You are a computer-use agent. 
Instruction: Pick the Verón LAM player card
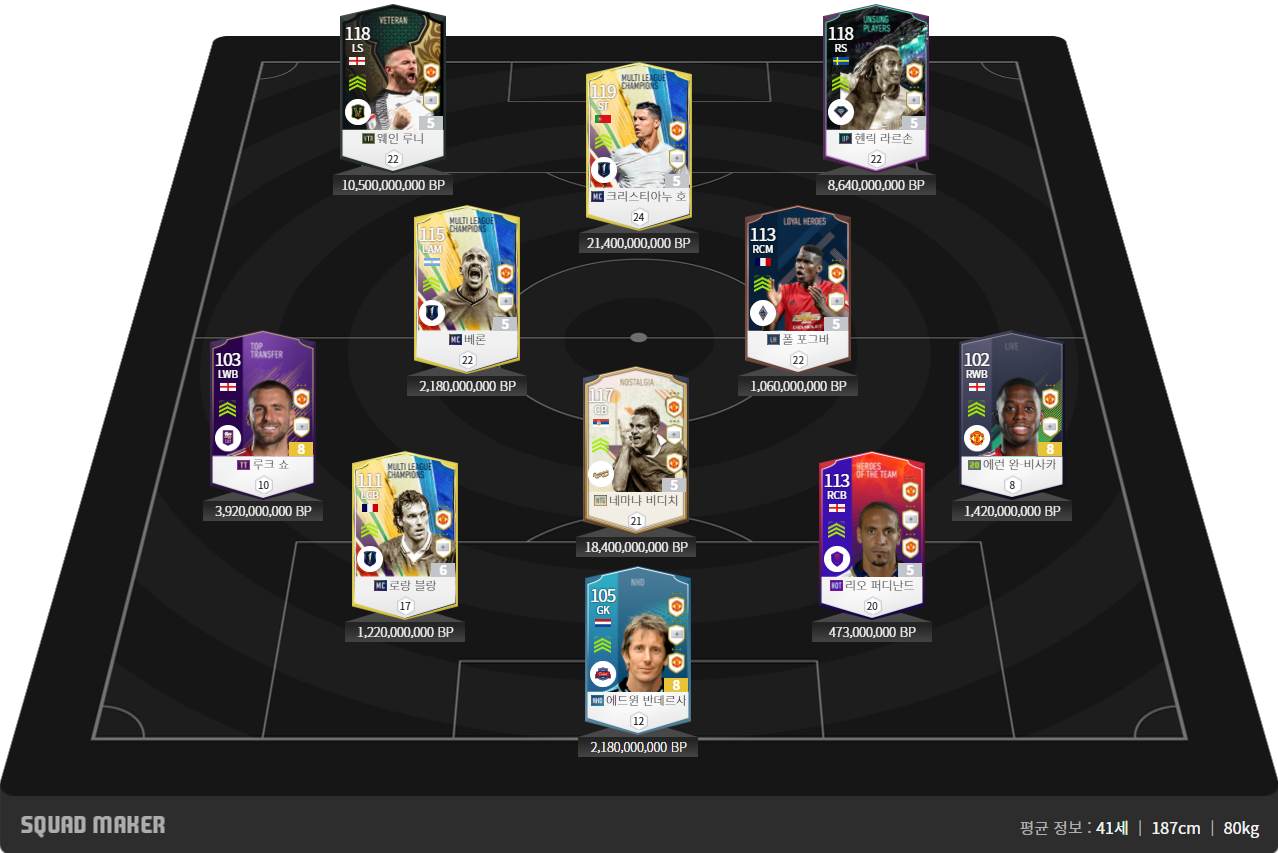tap(467, 285)
